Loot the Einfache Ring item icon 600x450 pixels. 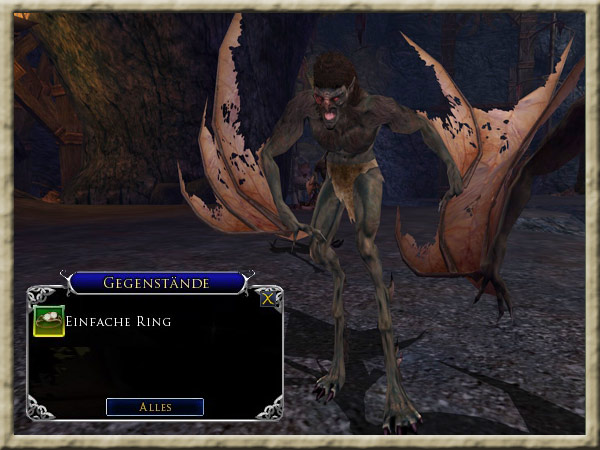pyautogui.click(x=49, y=321)
